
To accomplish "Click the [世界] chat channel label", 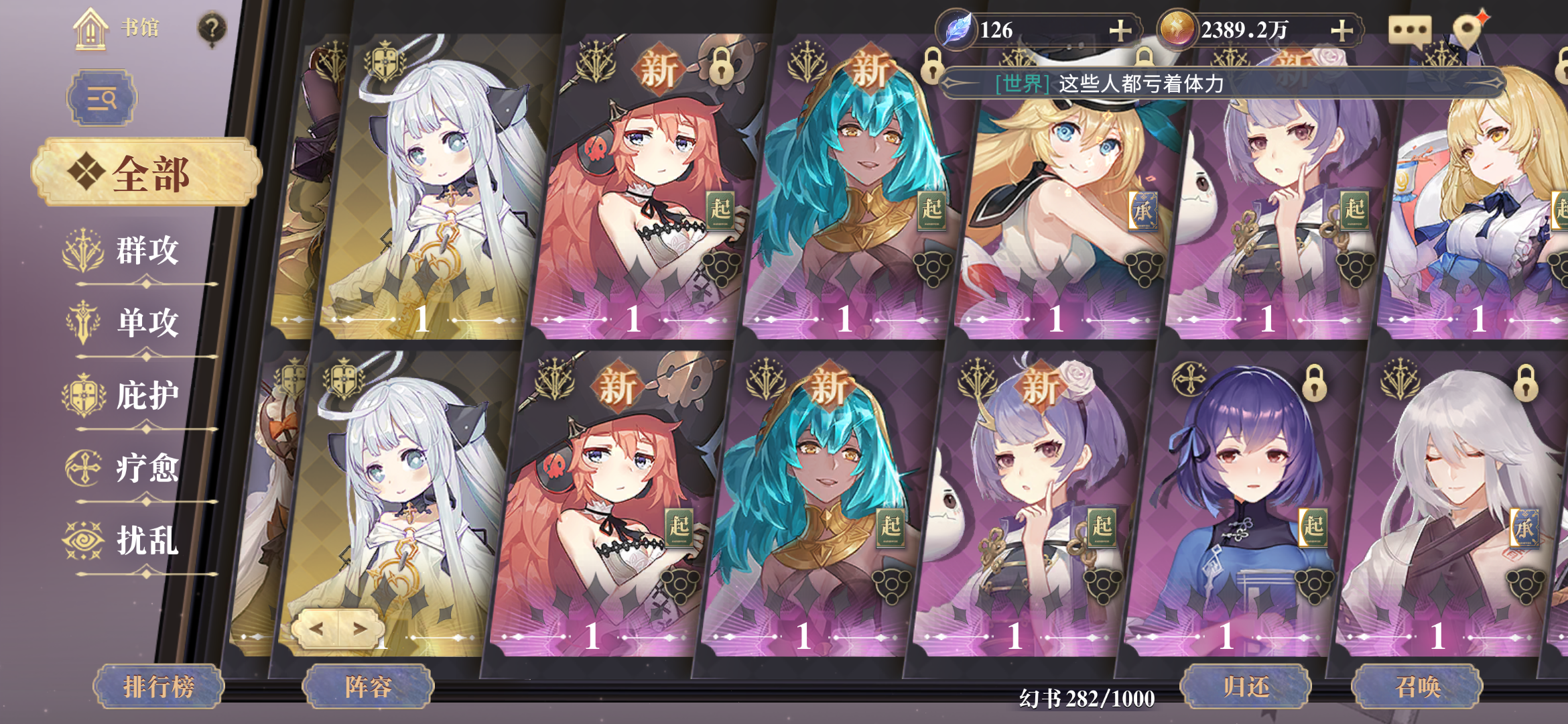I will click(1021, 83).
